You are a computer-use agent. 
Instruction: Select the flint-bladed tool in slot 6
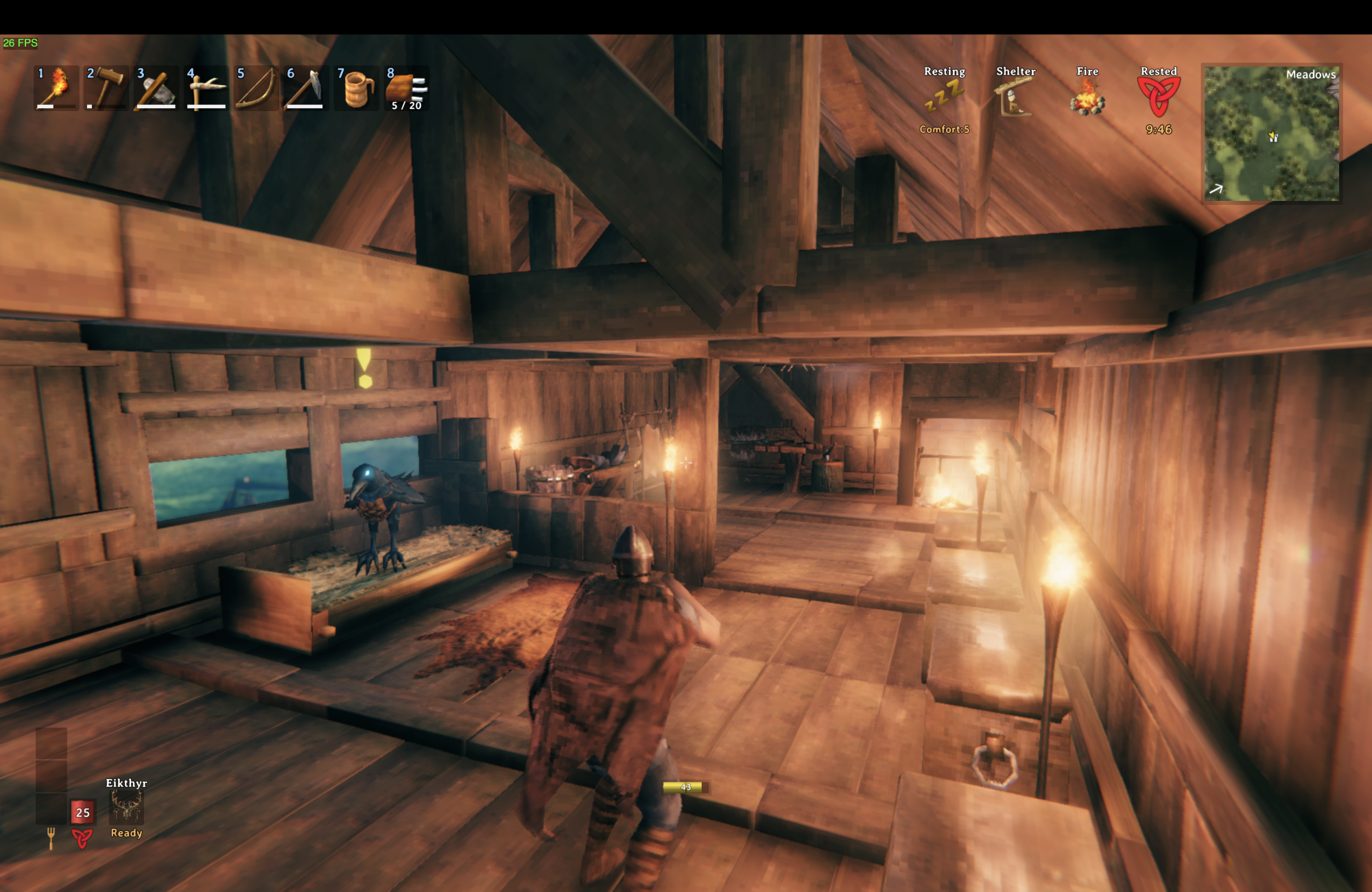tap(306, 88)
